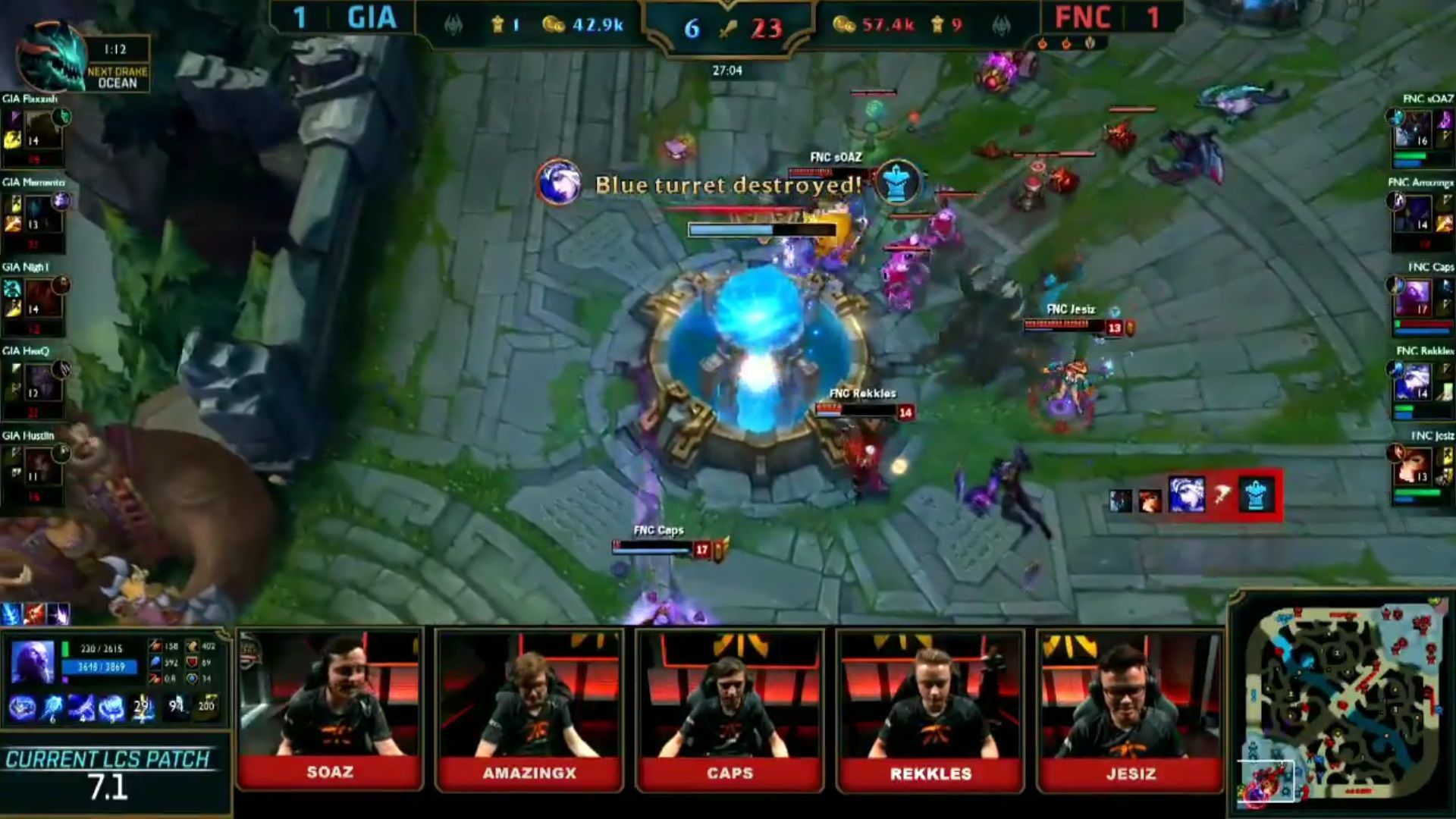
Task: Select GIA Memento's champion portrait
Action: tap(42, 215)
